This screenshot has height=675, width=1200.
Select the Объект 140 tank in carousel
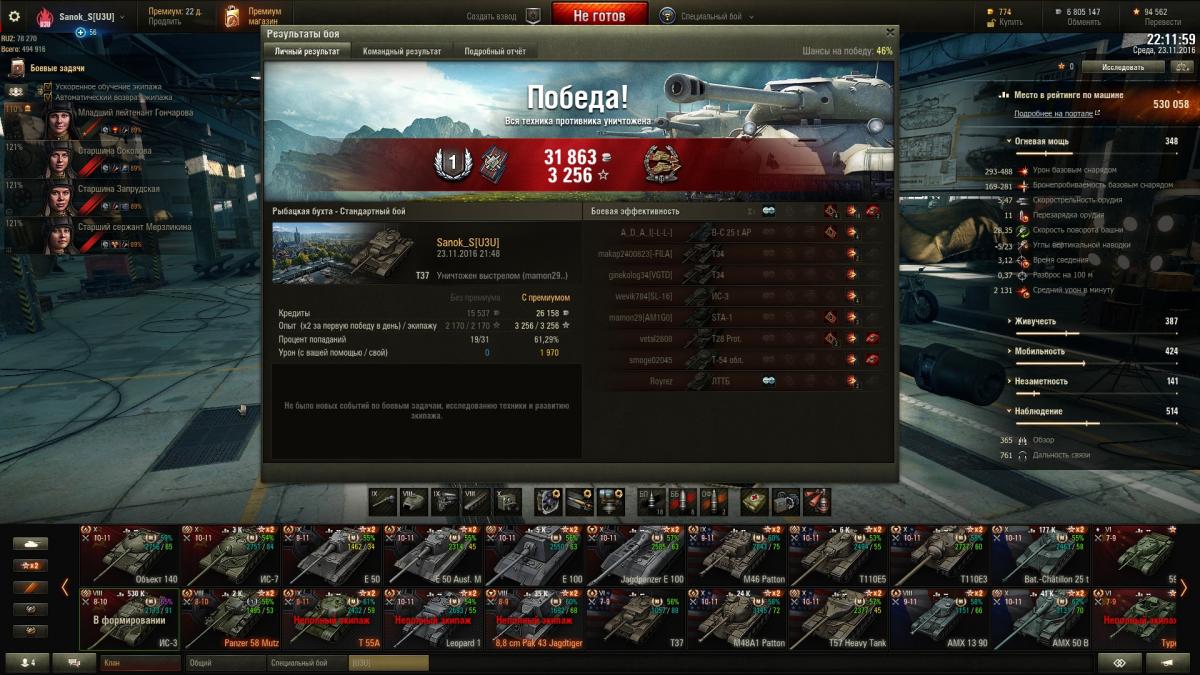(x=129, y=554)
